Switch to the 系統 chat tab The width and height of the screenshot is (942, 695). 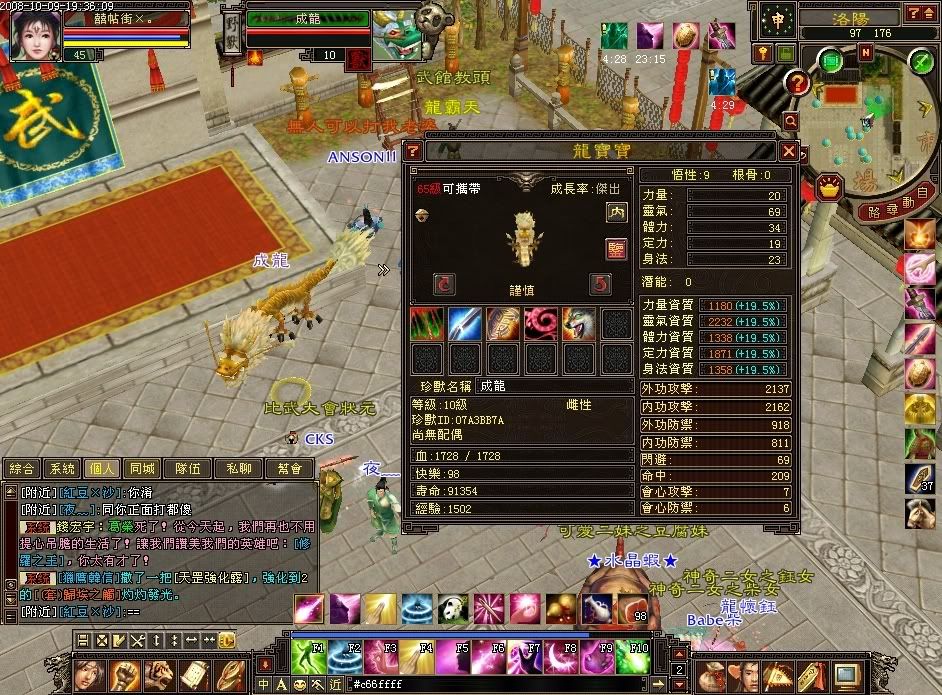pos(64,468)
